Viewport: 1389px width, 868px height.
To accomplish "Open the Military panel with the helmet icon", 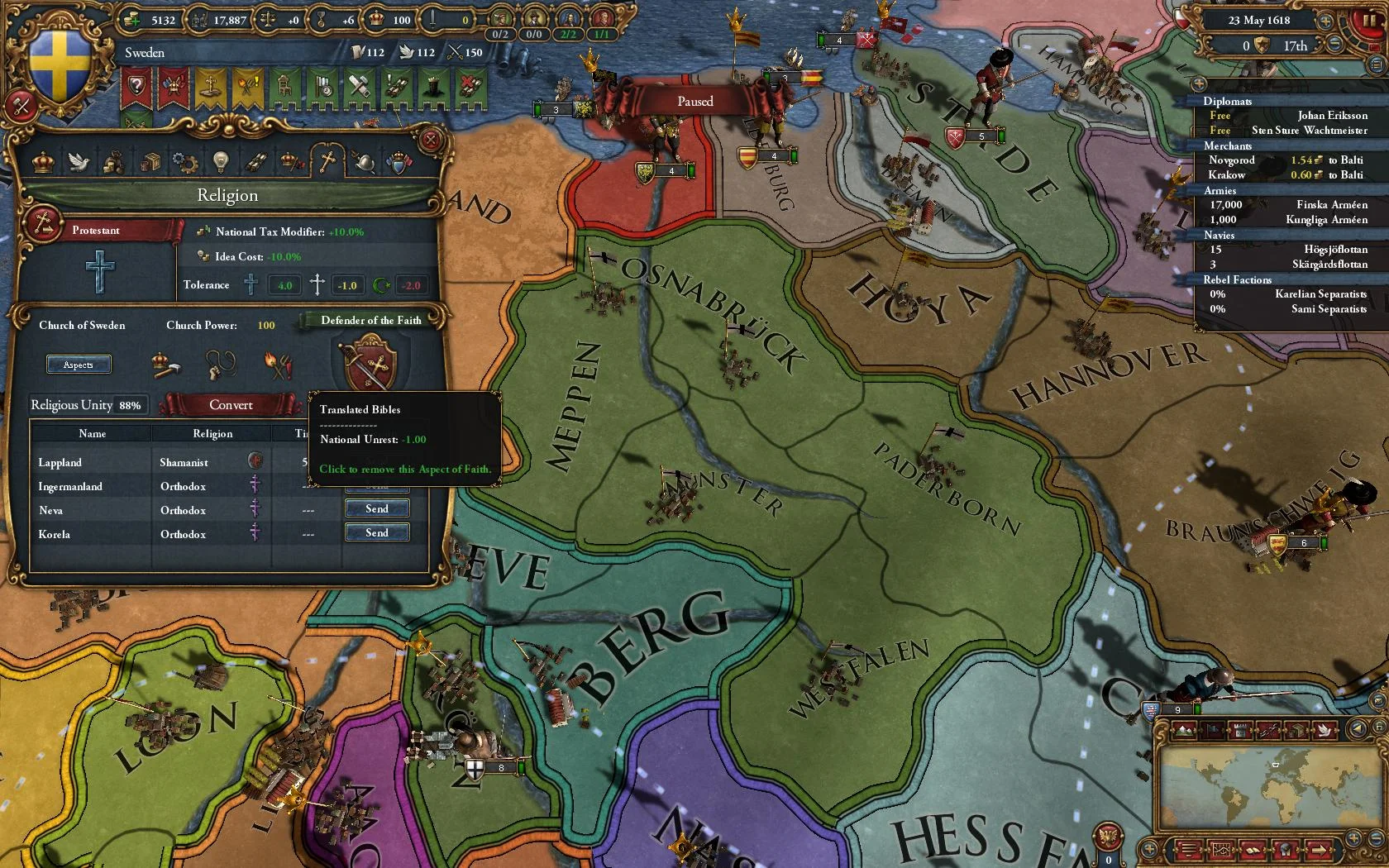I will click(x=364, y=163).
